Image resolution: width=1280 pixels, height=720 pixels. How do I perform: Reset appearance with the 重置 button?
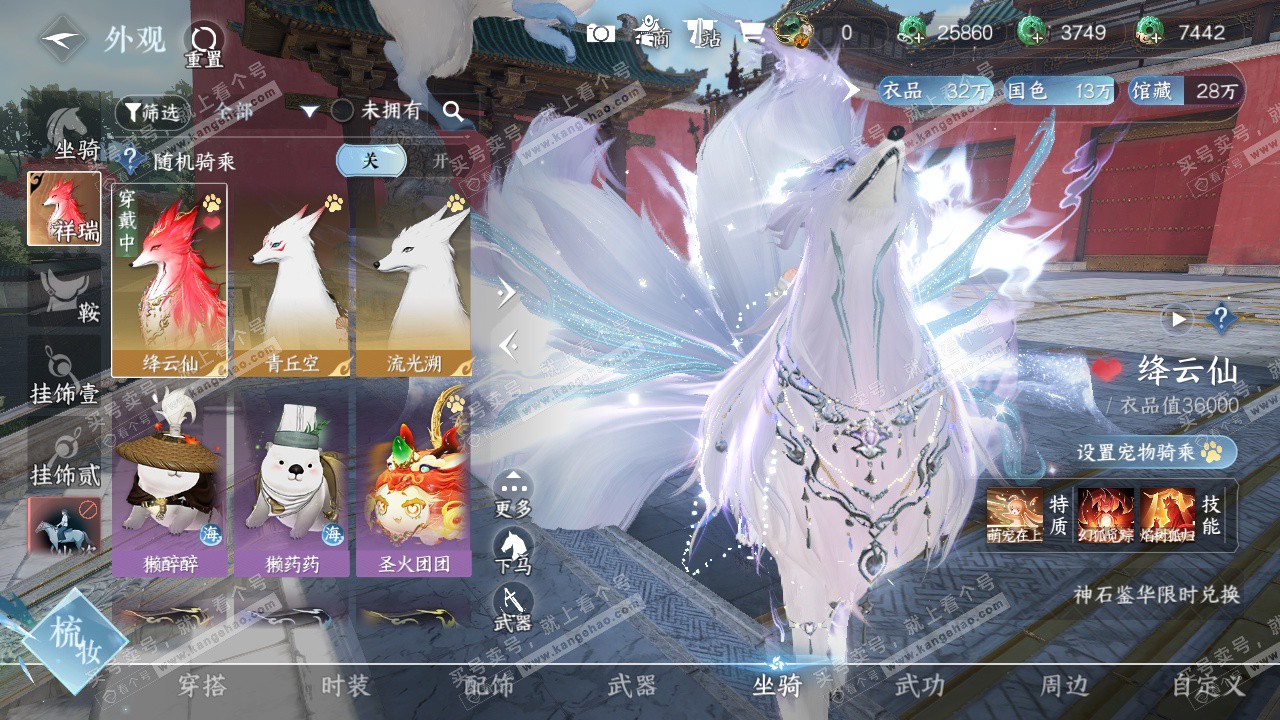click(x=203, y=44)
